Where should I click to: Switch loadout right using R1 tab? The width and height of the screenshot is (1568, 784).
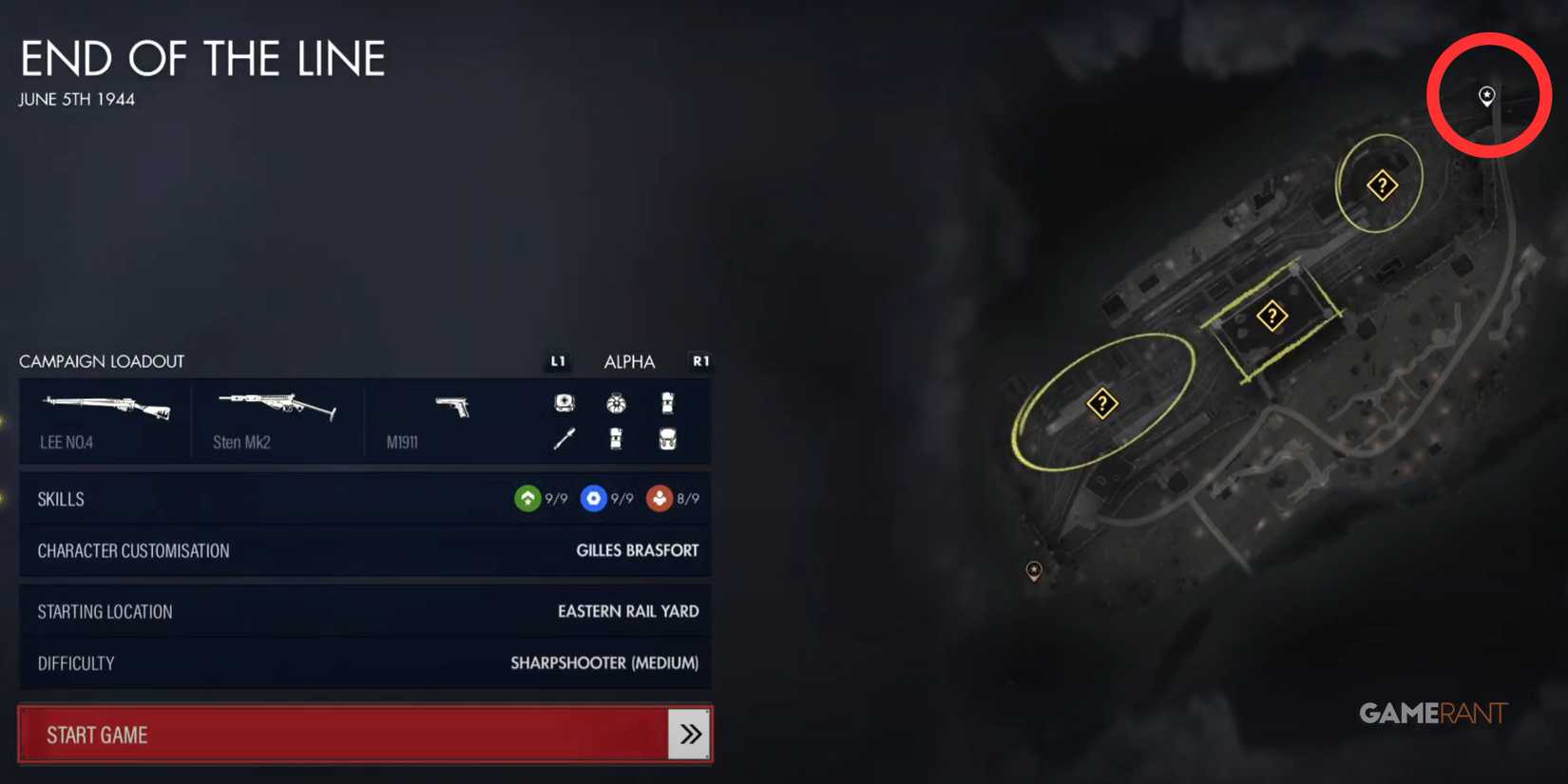pyautogui.click(x=700, y=361)
